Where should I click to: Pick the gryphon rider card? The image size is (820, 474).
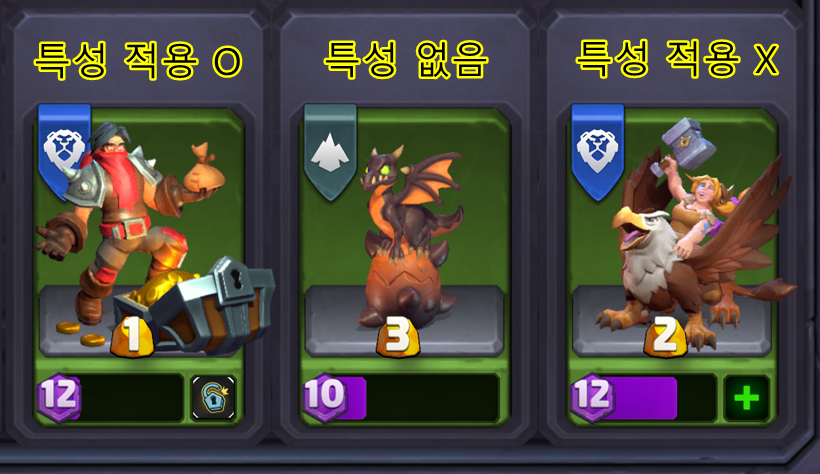point(672,235)
